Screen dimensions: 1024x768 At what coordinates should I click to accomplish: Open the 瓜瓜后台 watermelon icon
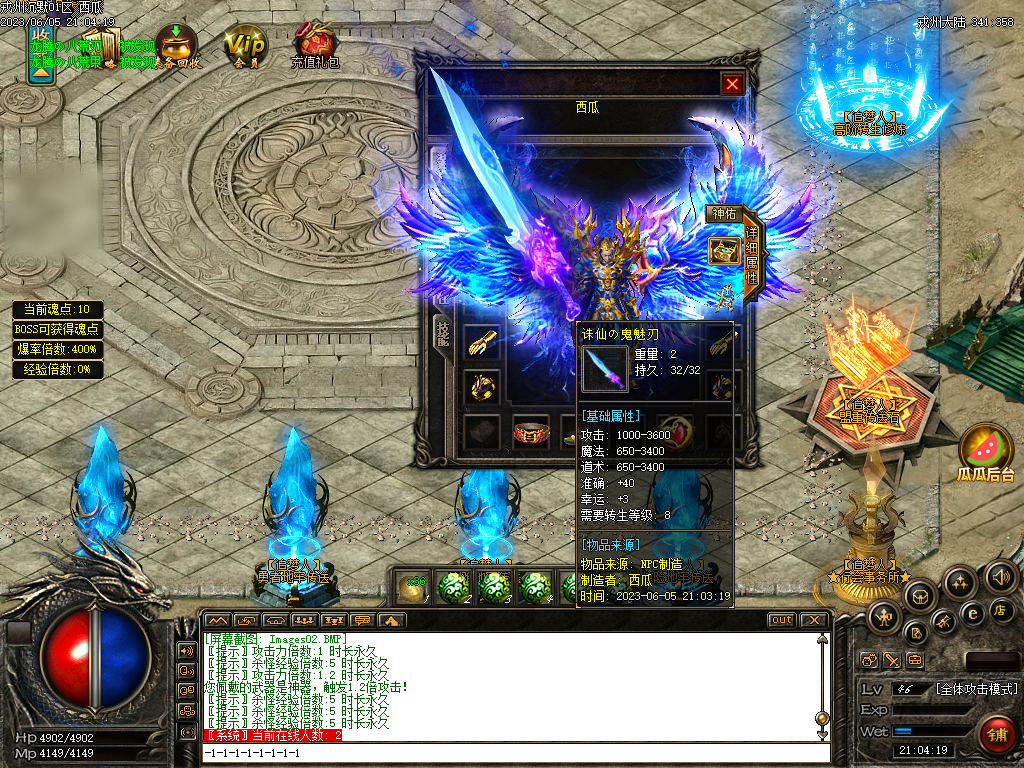click(x=986, y=452)
